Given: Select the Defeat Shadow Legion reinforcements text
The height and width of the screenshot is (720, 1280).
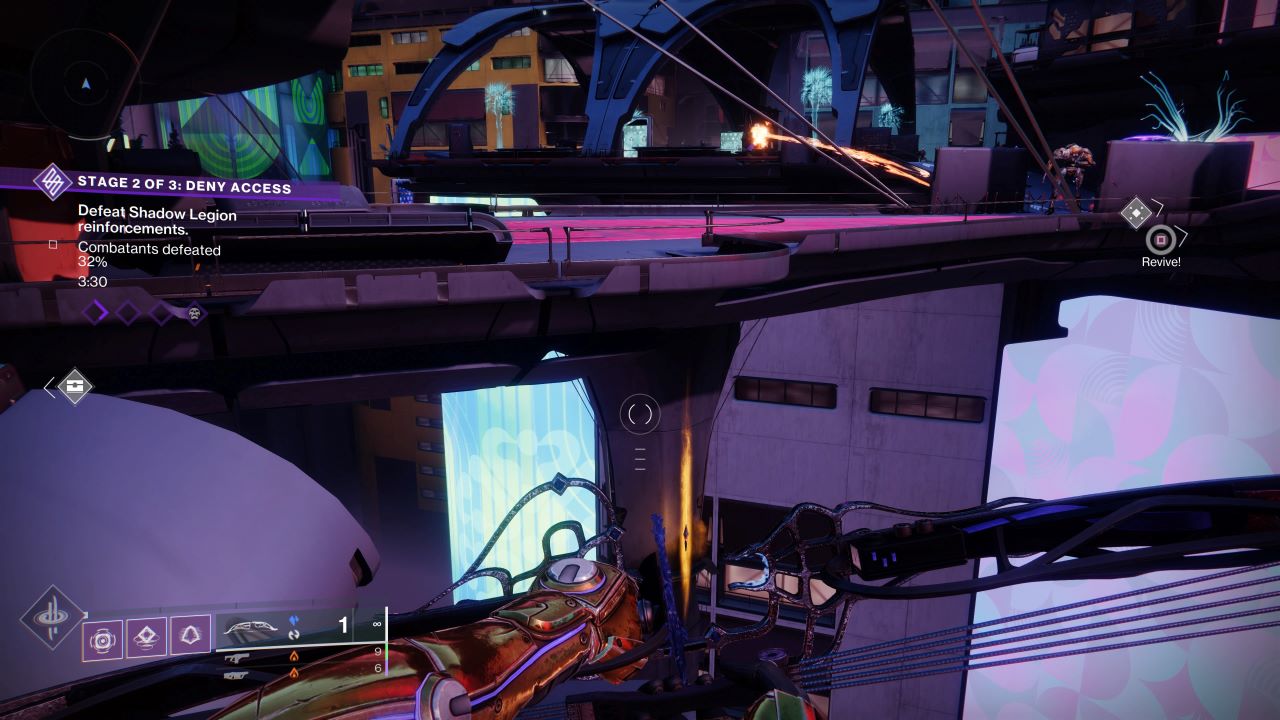Looking at the screenshot, I should (x=157, y=222).
